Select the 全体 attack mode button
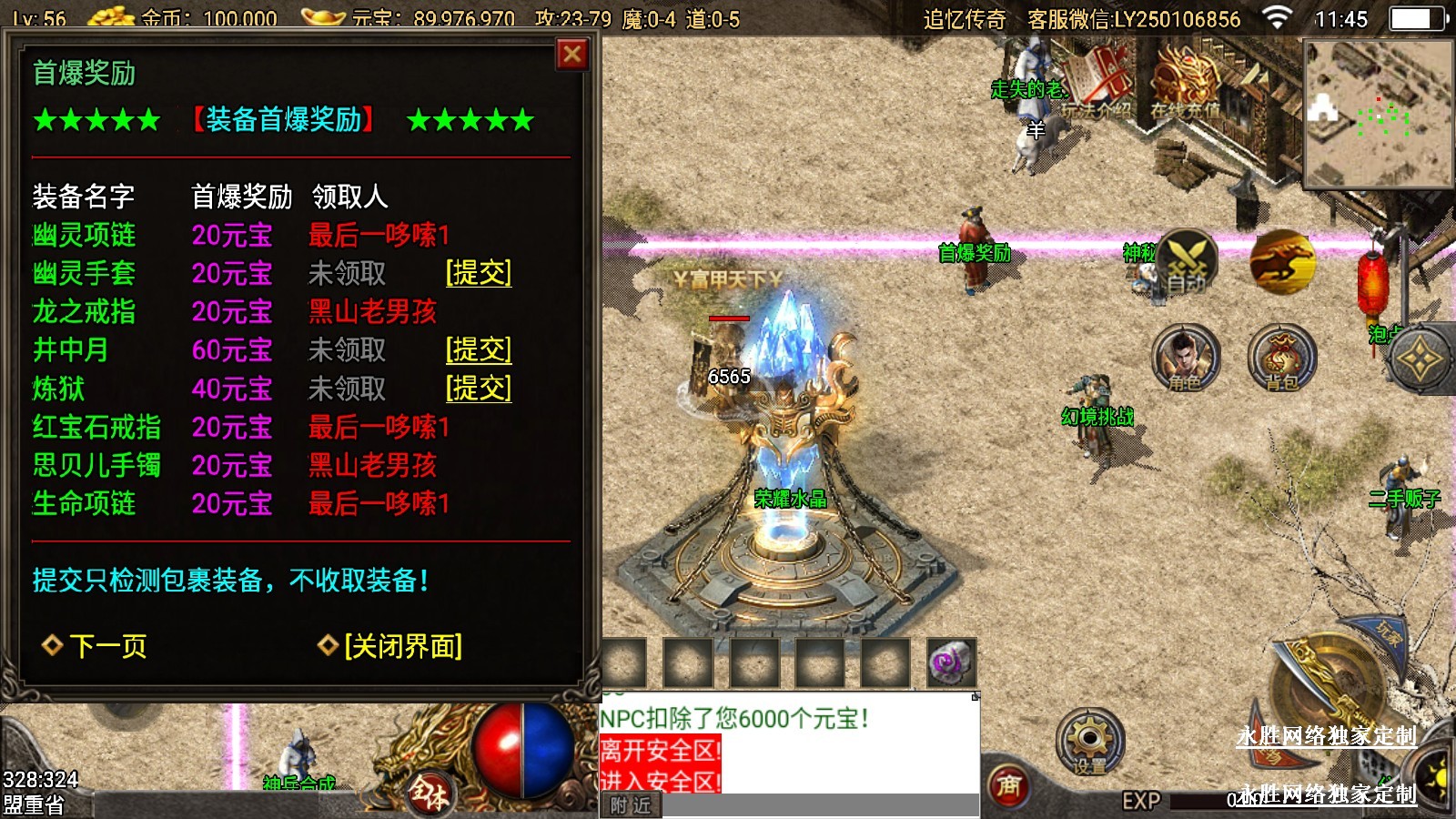Viewport: 1456px width, 819px height. tap(430, 791)
